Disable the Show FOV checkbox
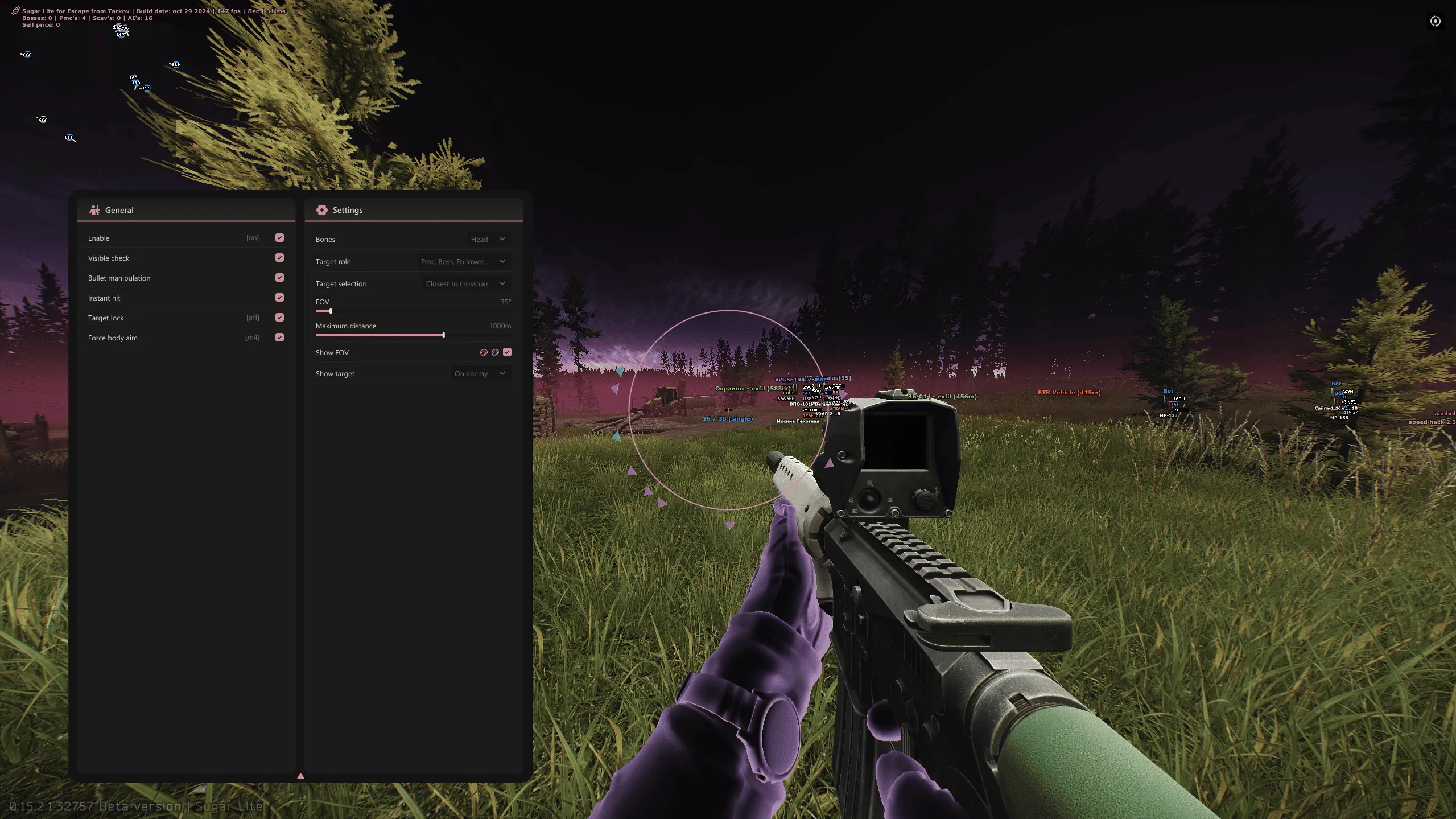 pyautogui.click(x=507, y=352)
